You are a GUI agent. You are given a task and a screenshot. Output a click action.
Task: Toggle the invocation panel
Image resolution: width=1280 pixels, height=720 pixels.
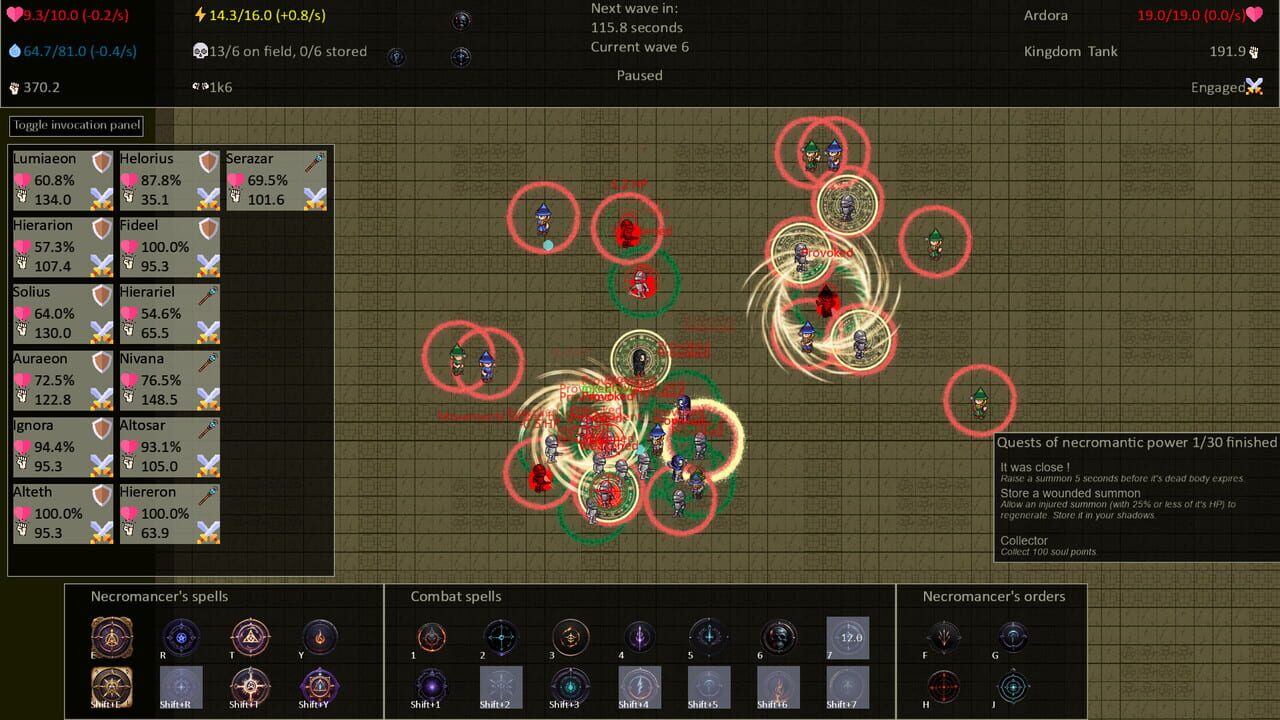point(76,125)
